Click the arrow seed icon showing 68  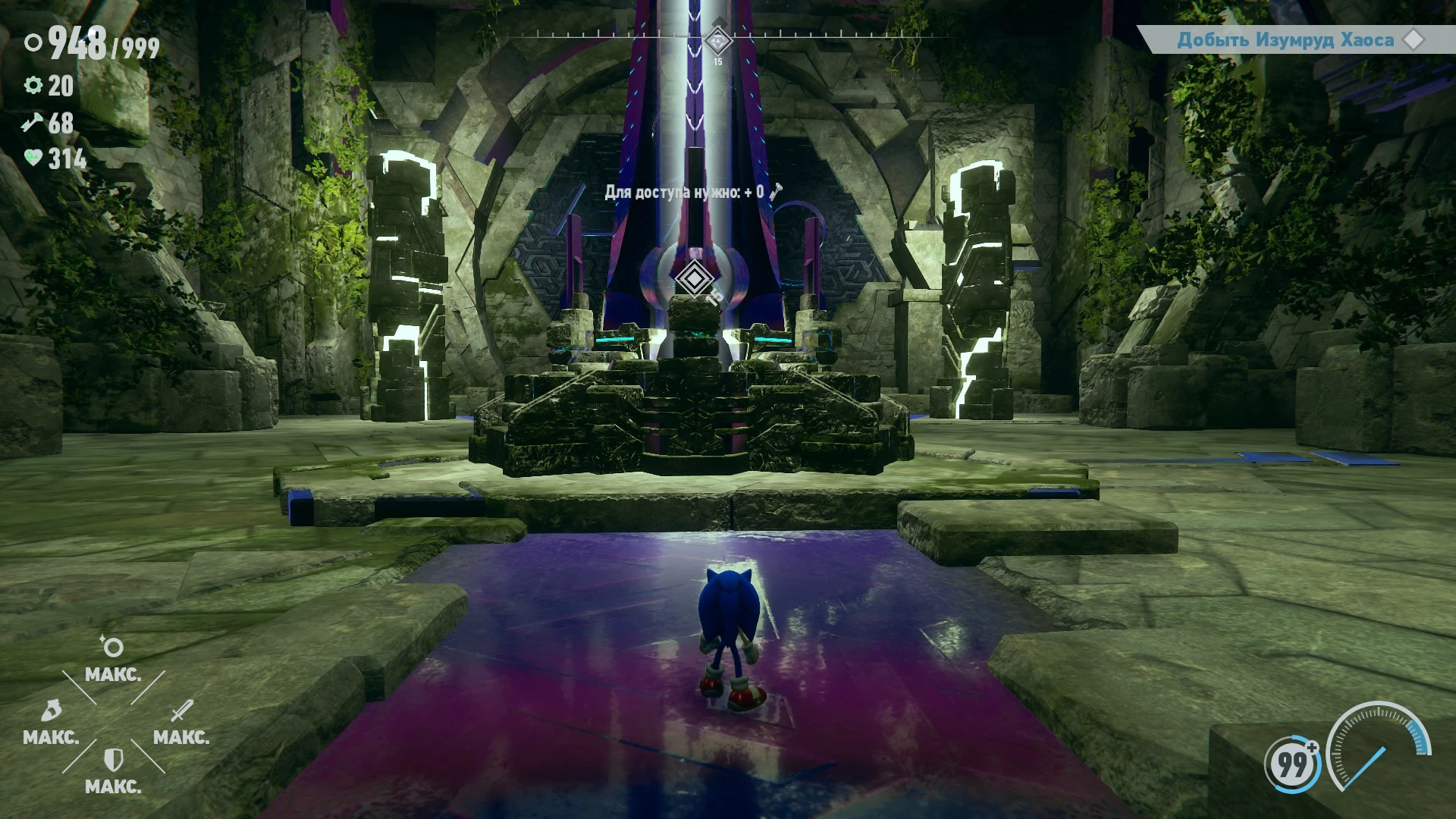31,120
